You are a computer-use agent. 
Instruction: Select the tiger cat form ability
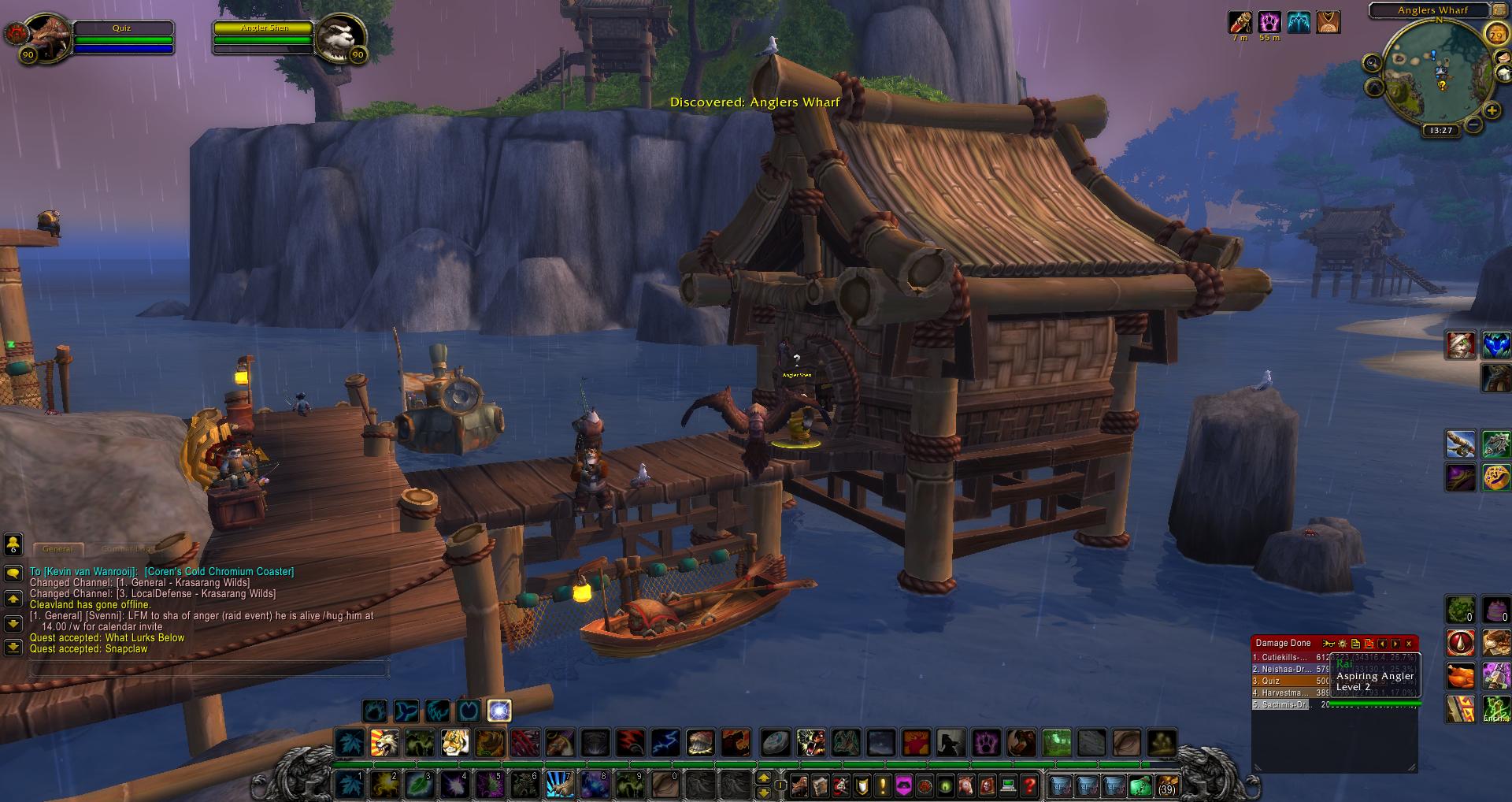(x=454, y=742)
